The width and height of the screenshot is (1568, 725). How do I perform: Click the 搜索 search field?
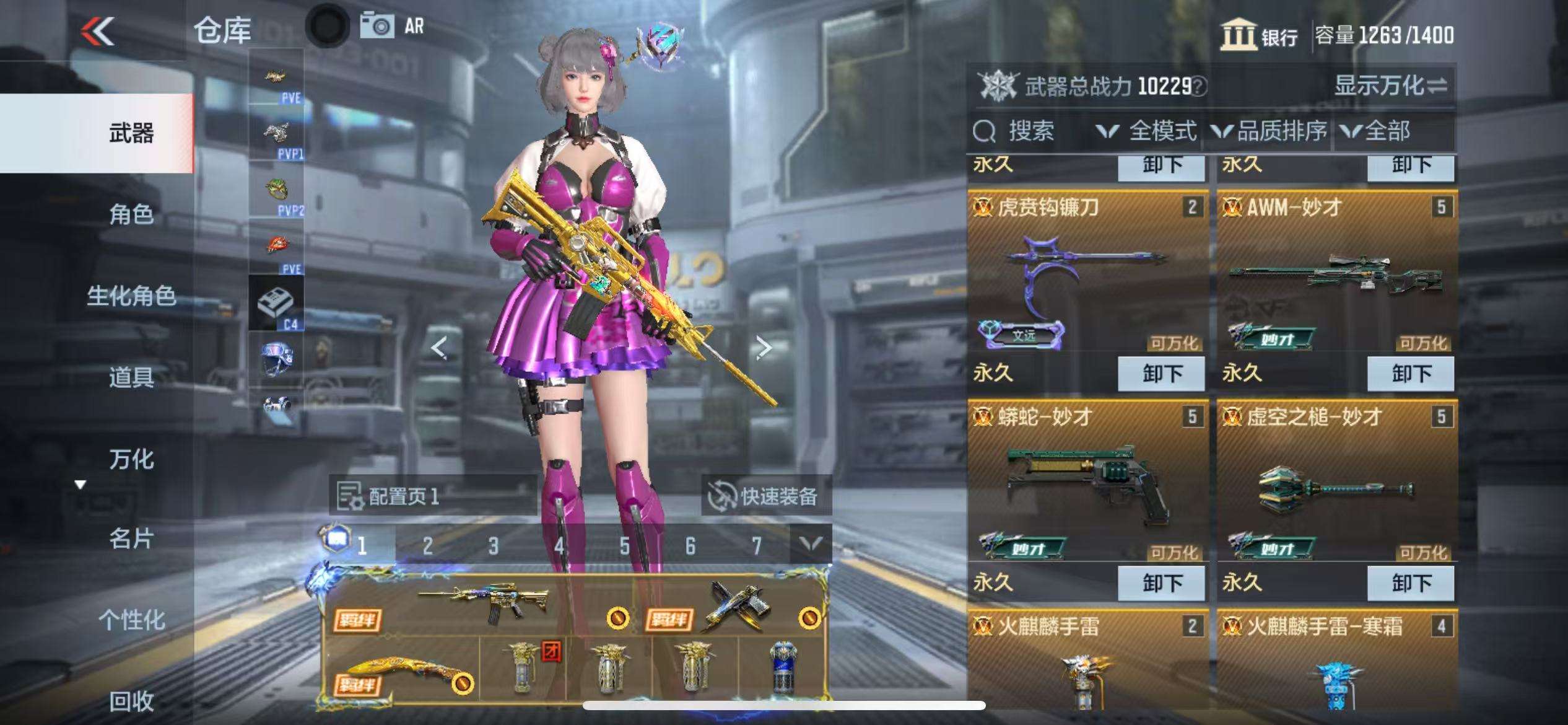[x=1030, y=131]
